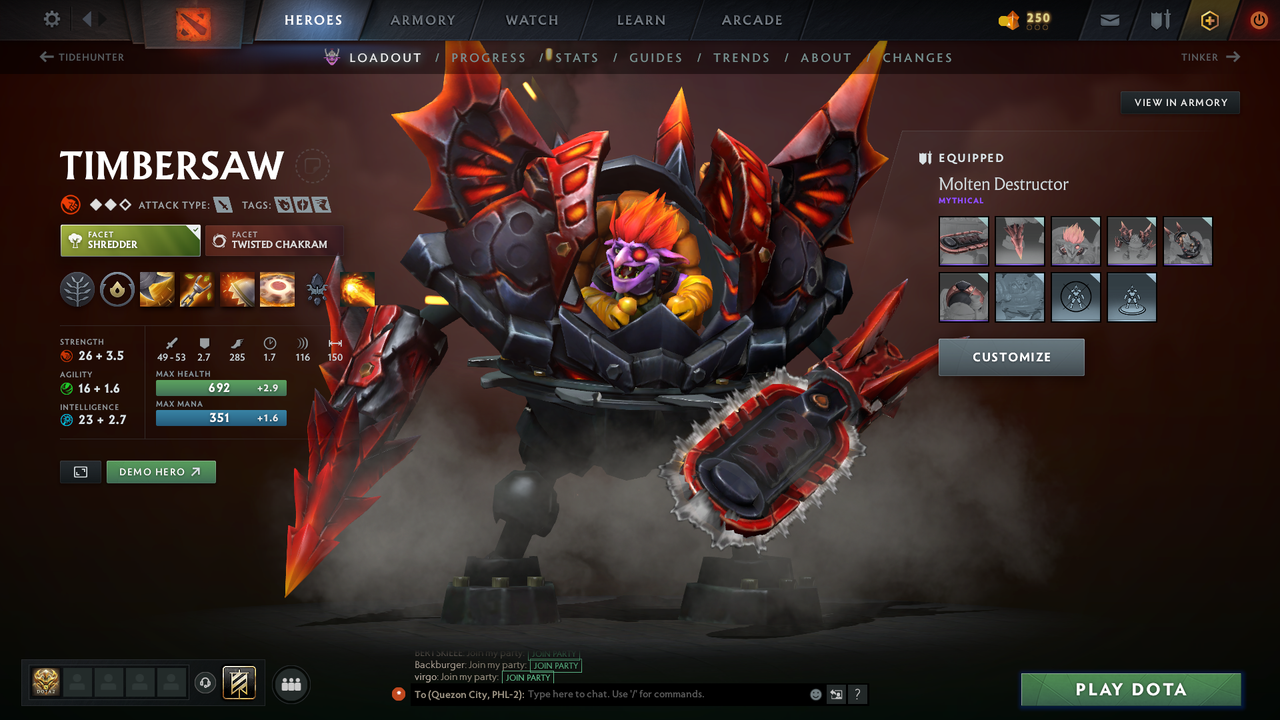This screenshot has height=720, width=1280.
Task: Toggle the emoticon picker beside chat
Action: pos(814,694)
